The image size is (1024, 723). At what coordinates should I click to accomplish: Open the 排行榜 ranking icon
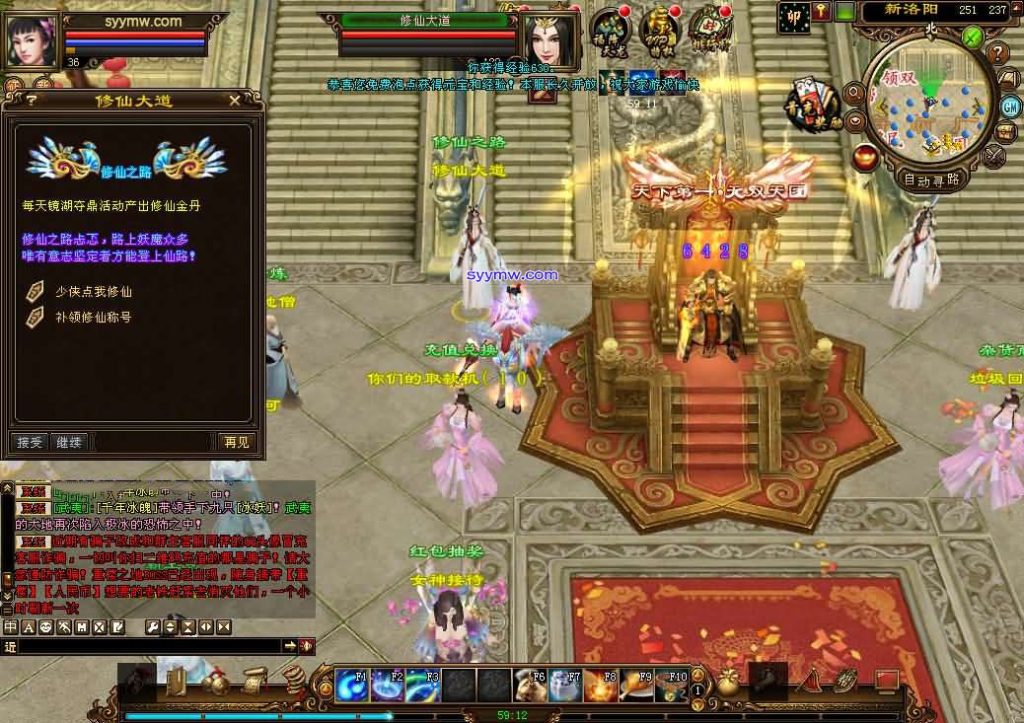709,28
